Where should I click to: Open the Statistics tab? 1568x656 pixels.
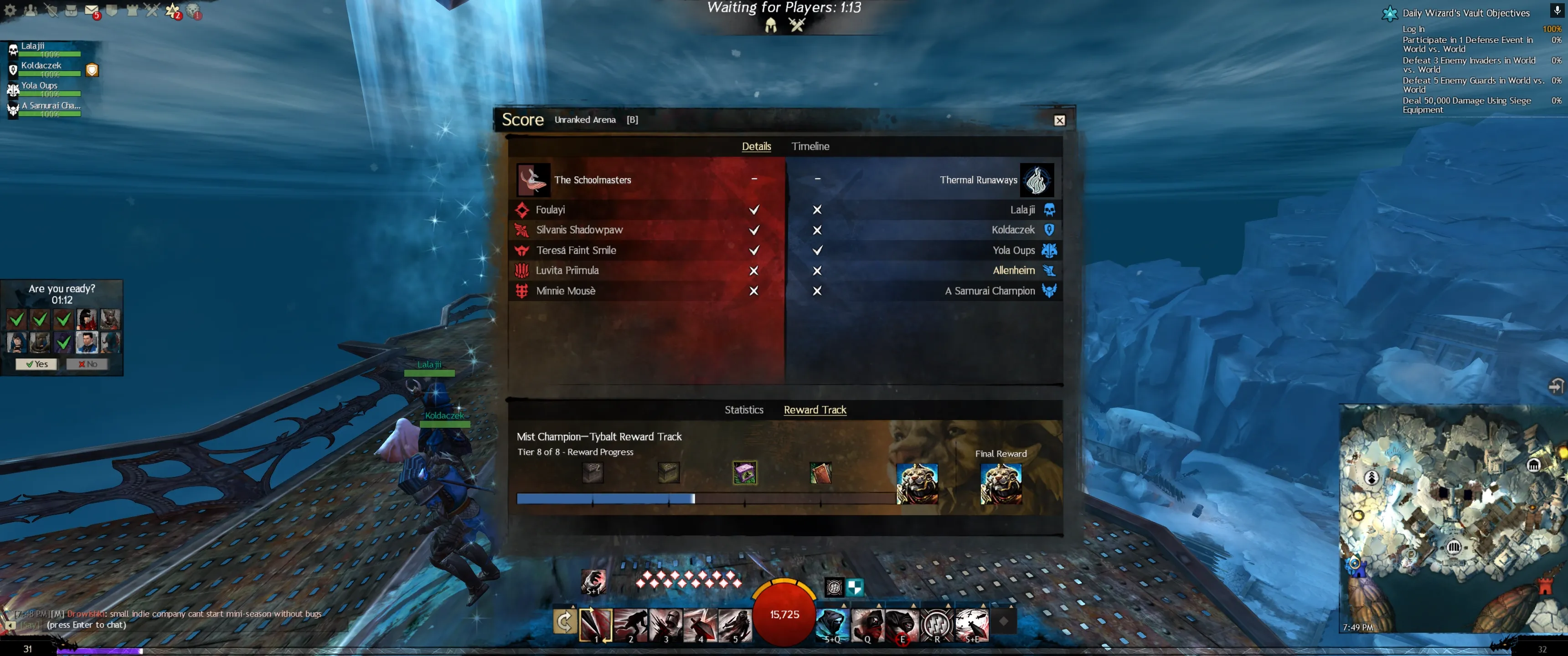click(x=743, y=410)
